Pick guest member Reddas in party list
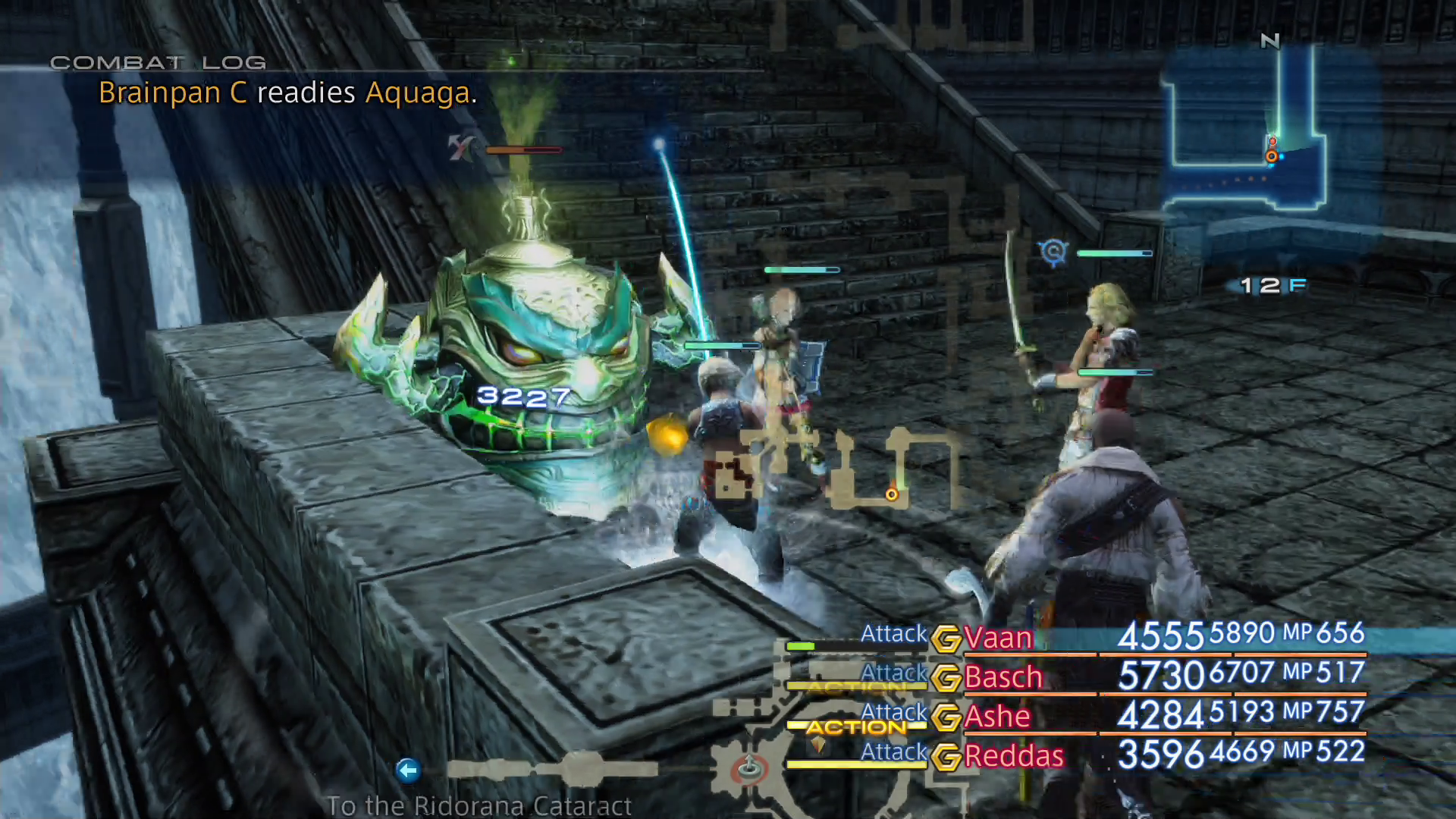 pyautogui.click(x=1014, y=756)
